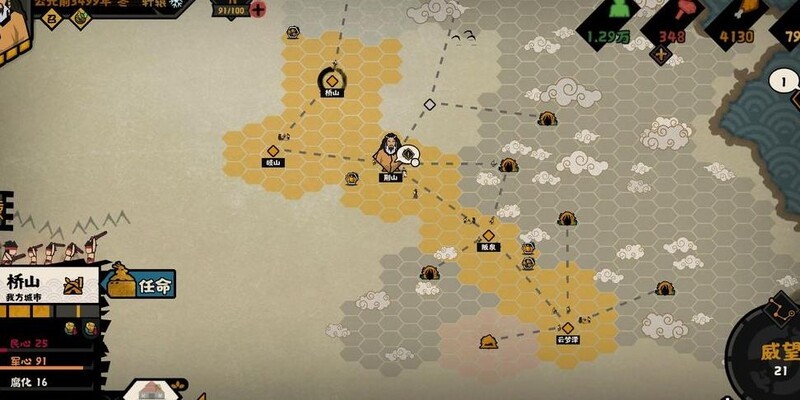Click the round turn counter showing 1
The image size is (800, 400).
784,81
